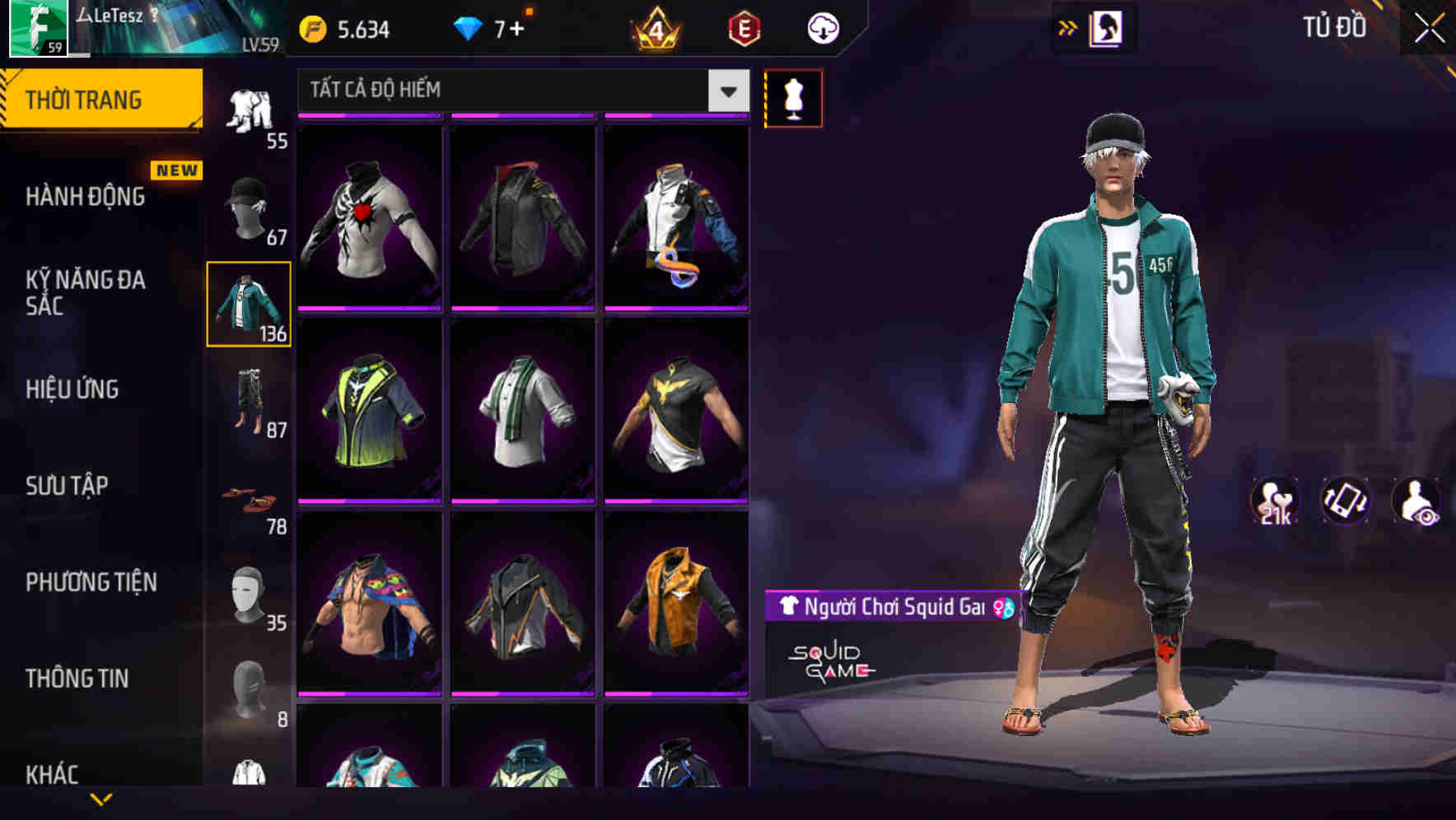This screenshot has width=1456, height=820.
Task: Toggle the mannequin preview button
Action: point(795,97)
